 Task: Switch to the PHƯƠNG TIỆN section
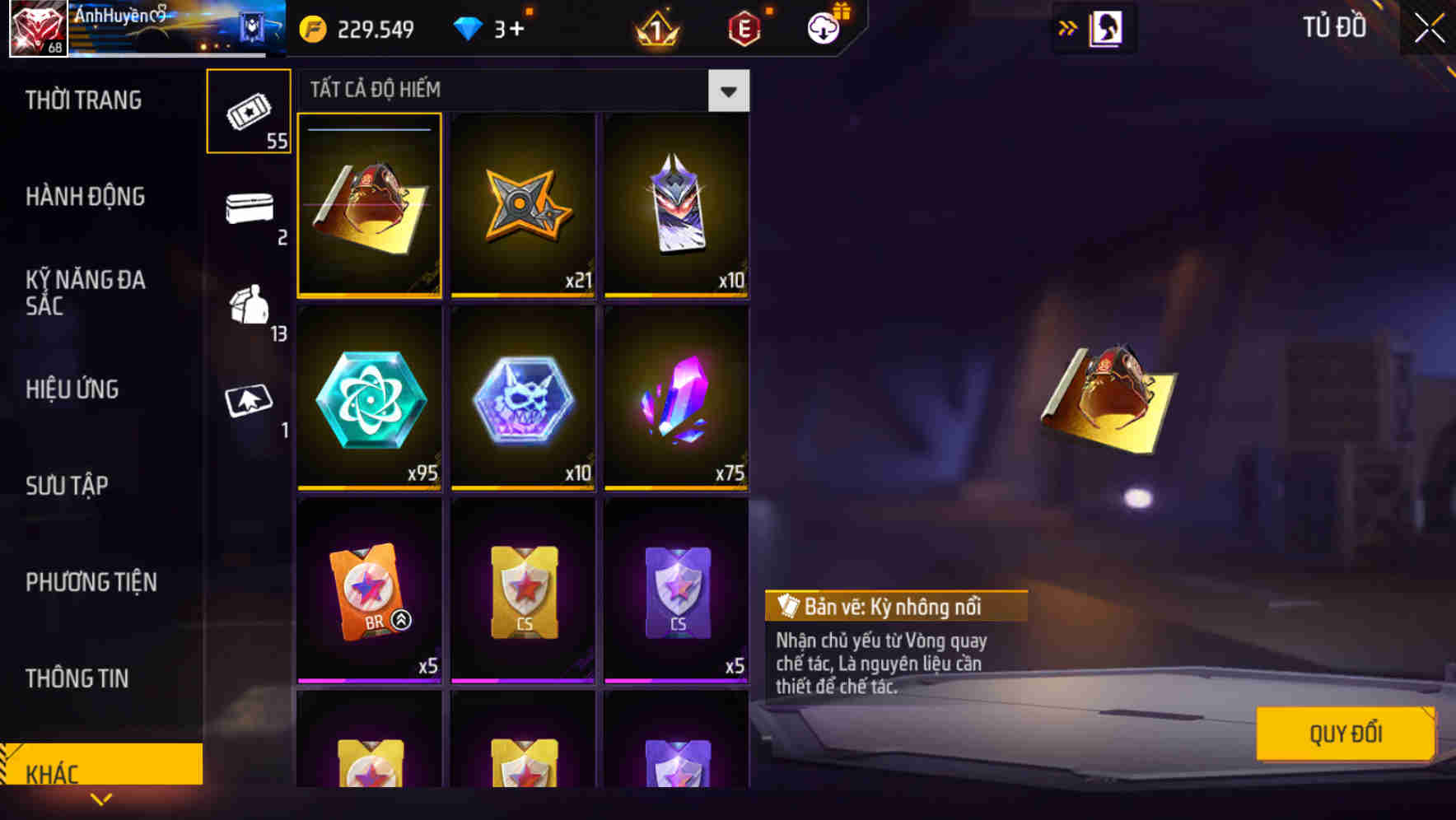tap(91, 582)
